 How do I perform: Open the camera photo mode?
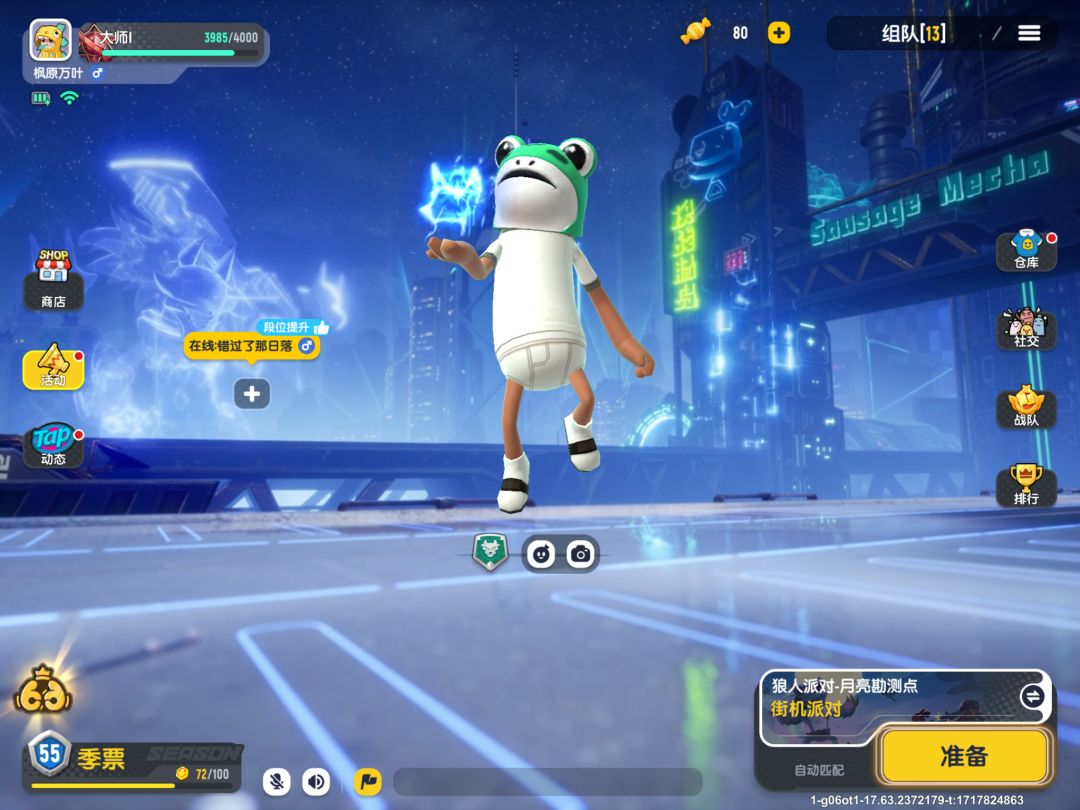(580, 554)
